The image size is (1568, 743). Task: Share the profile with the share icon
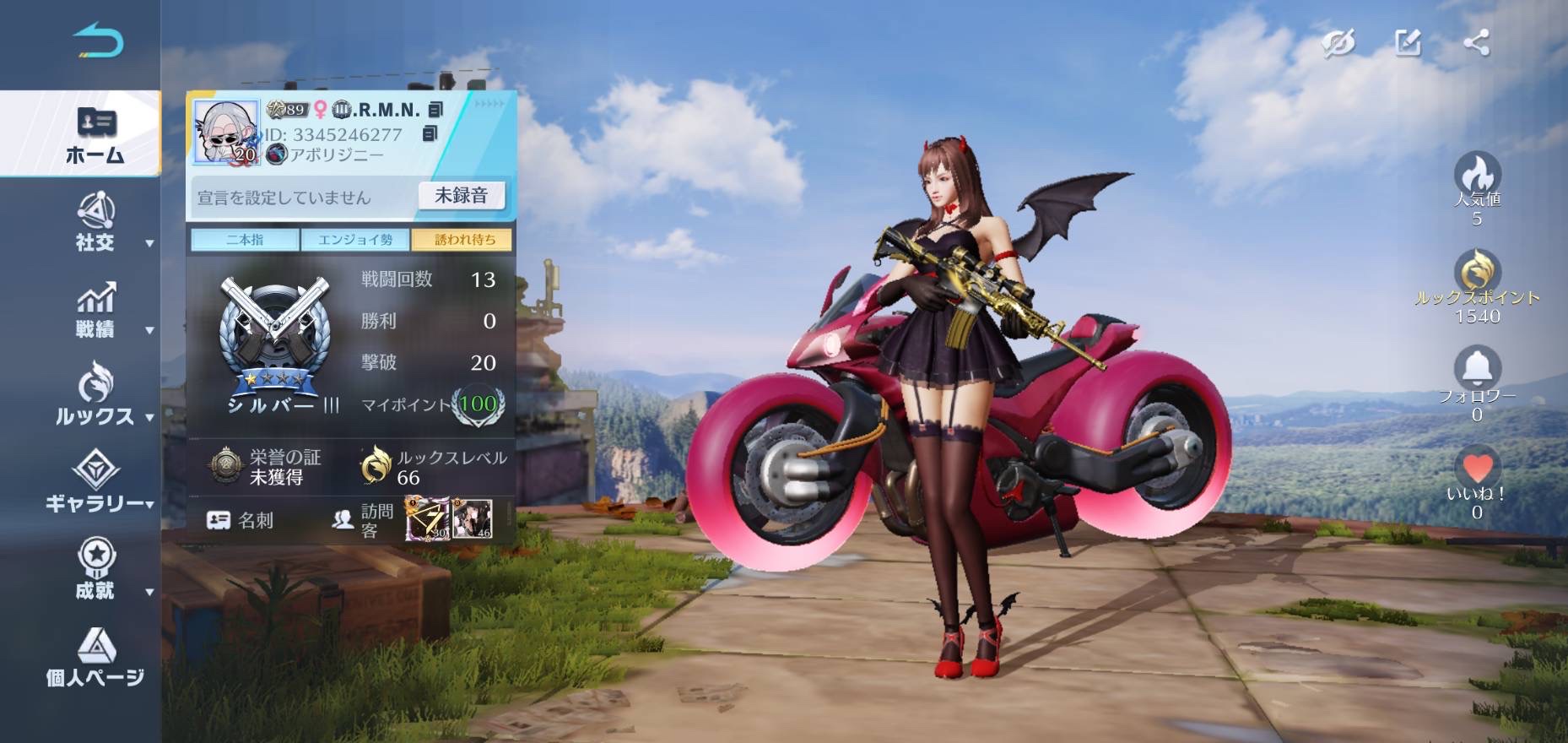point(1476,43)
